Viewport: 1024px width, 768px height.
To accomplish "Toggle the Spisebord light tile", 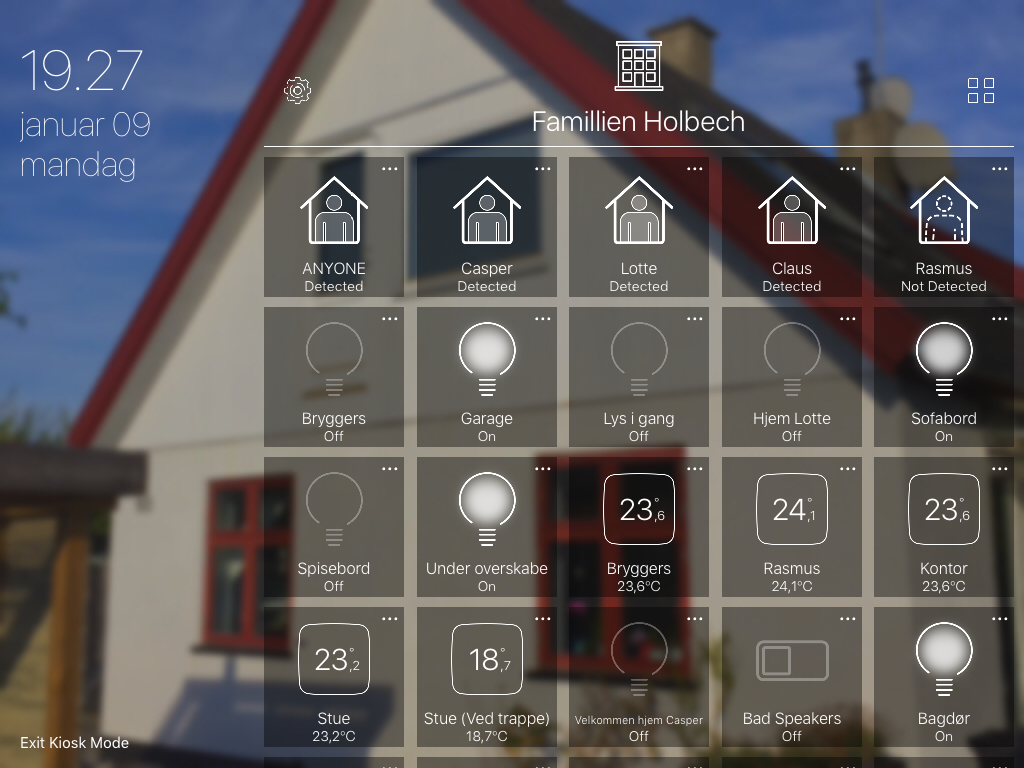I will (x=334, y=526).
